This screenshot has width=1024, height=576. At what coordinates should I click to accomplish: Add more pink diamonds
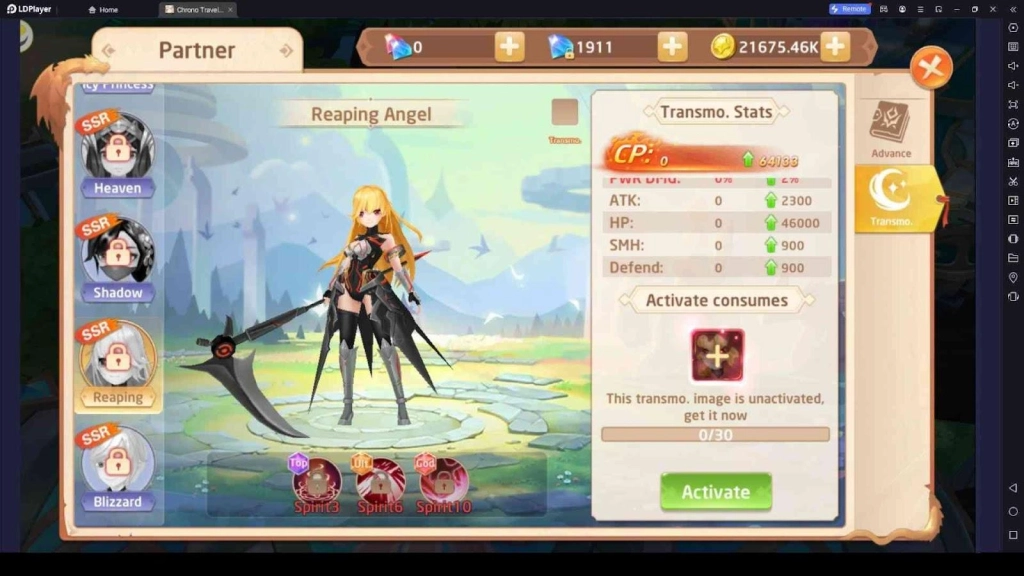click(509, 46)
